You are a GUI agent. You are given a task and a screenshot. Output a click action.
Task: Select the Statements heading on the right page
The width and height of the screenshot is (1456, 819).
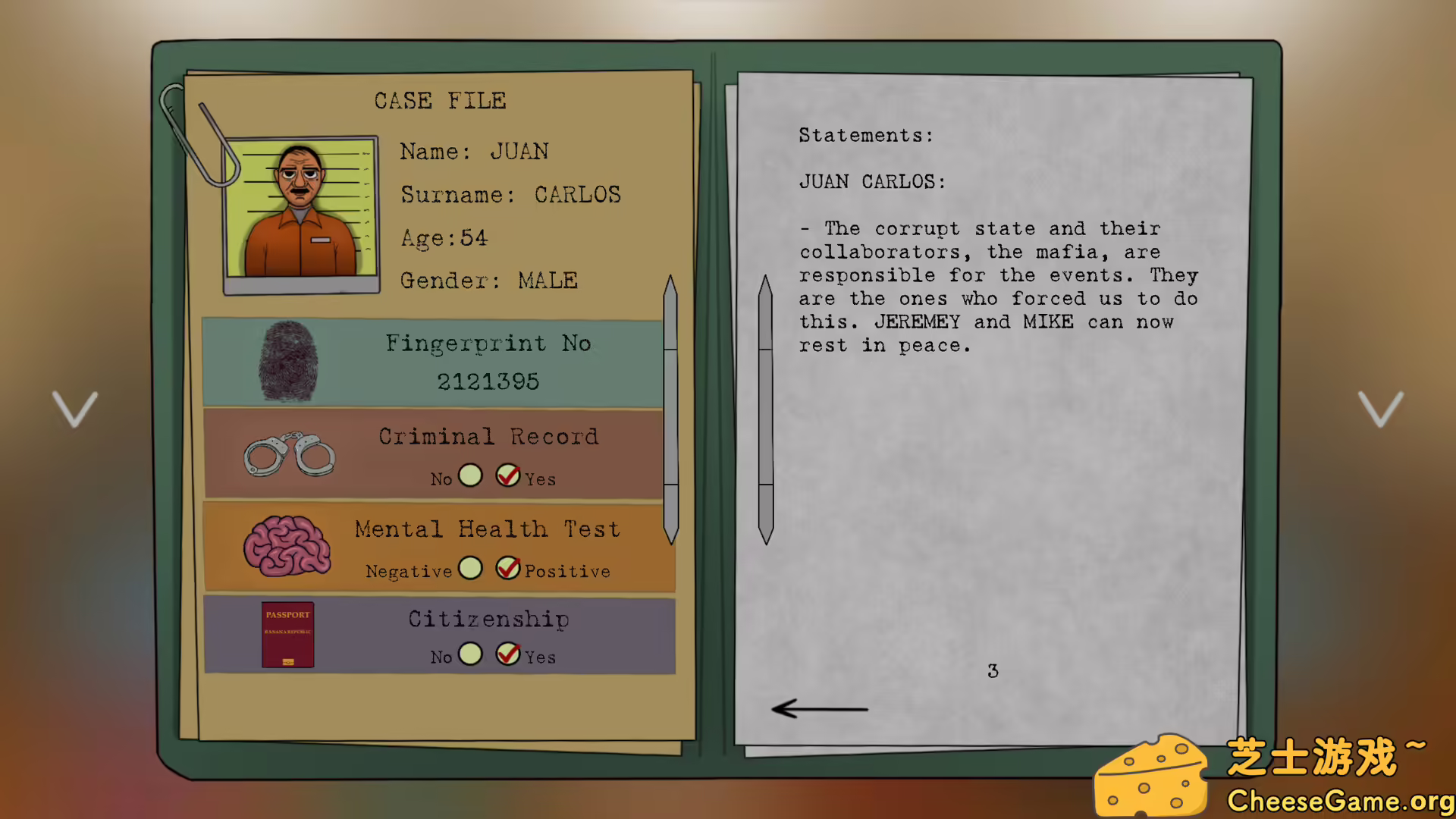pos(865,135)
